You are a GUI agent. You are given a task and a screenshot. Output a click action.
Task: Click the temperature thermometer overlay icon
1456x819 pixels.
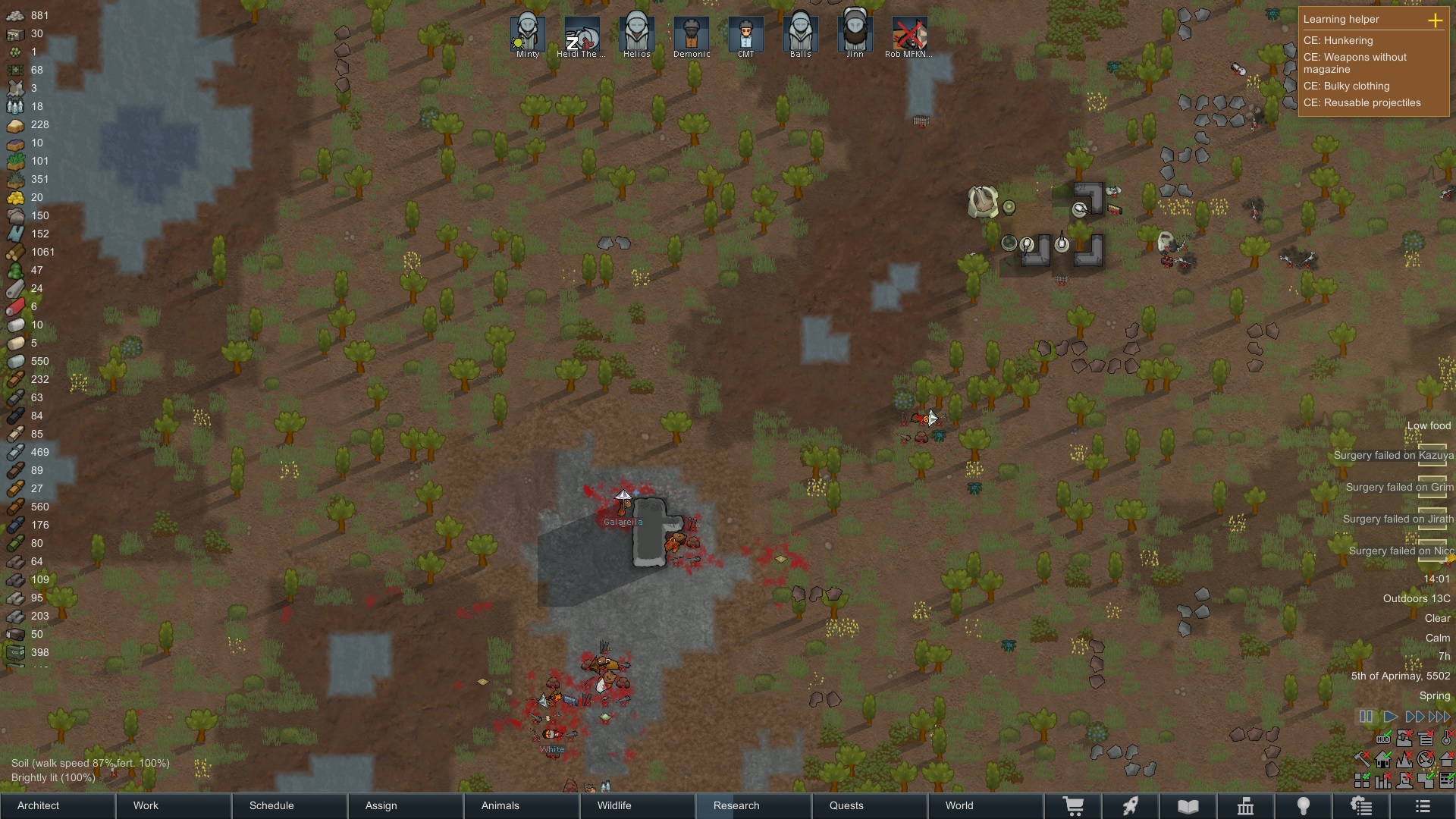tap(1445, 739)
